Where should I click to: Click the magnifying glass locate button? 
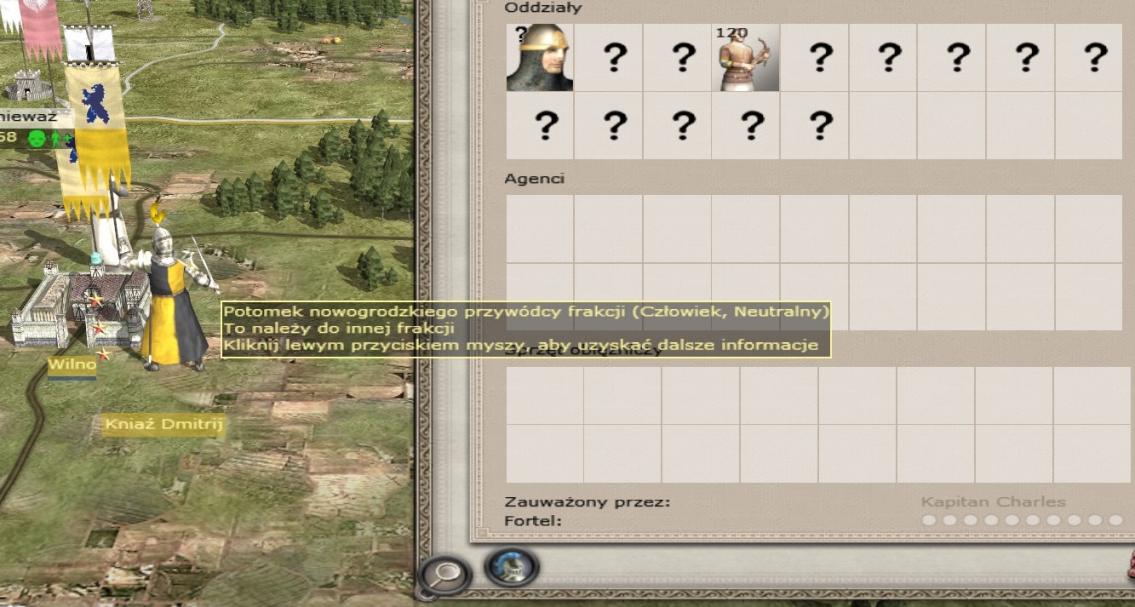[x=445, y=575]
